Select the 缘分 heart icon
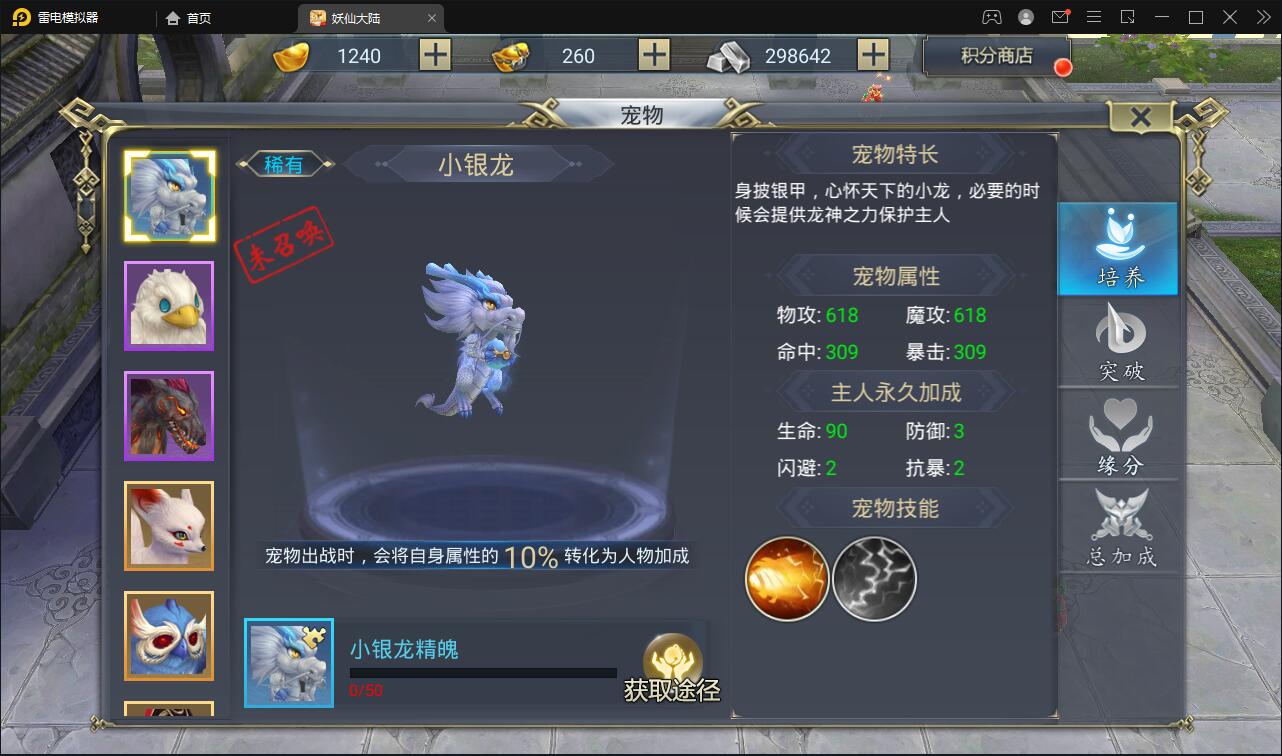Image resolution: width=1282 pixels, height=756 pixels. click(x=1117, y=432)
